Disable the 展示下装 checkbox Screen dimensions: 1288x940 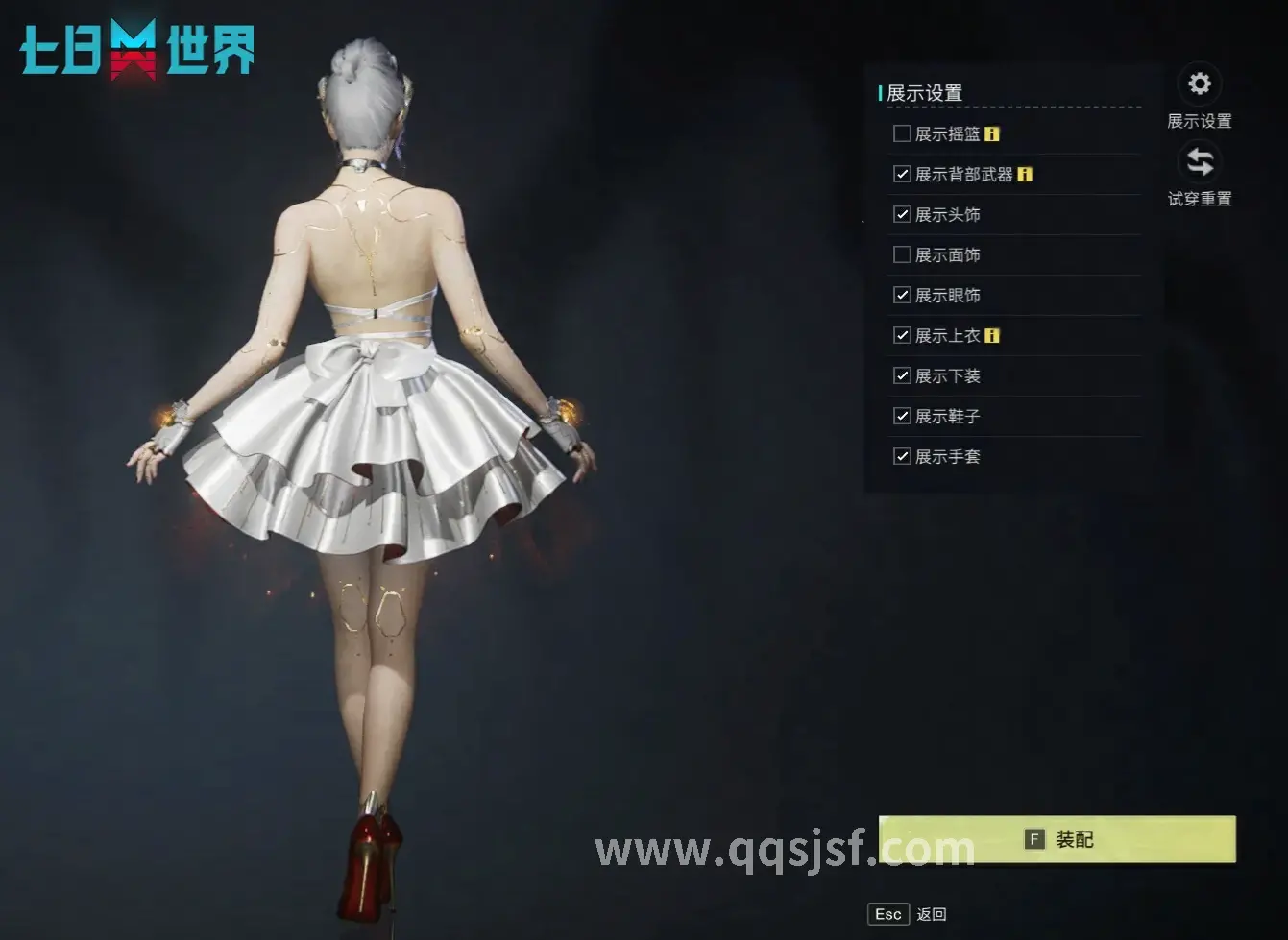click(x=901, y=376)
